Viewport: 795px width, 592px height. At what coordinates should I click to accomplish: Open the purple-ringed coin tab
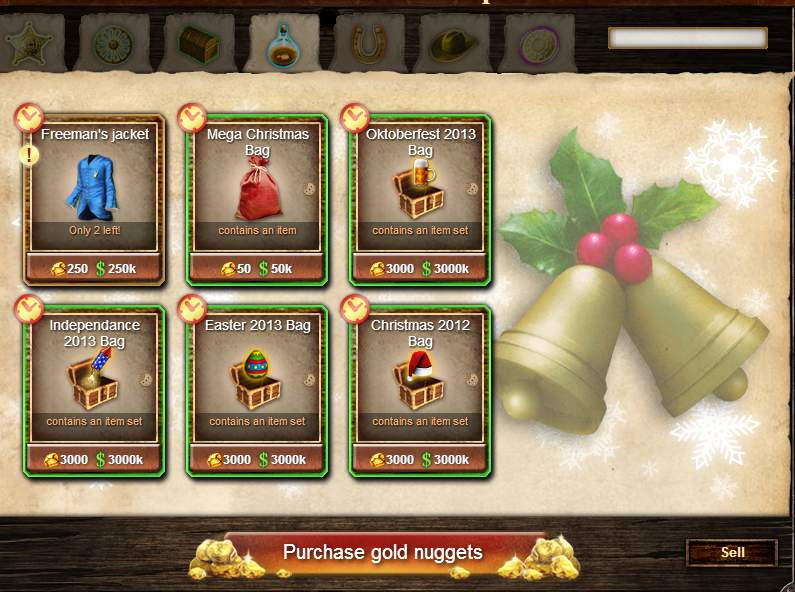(540, 42)
